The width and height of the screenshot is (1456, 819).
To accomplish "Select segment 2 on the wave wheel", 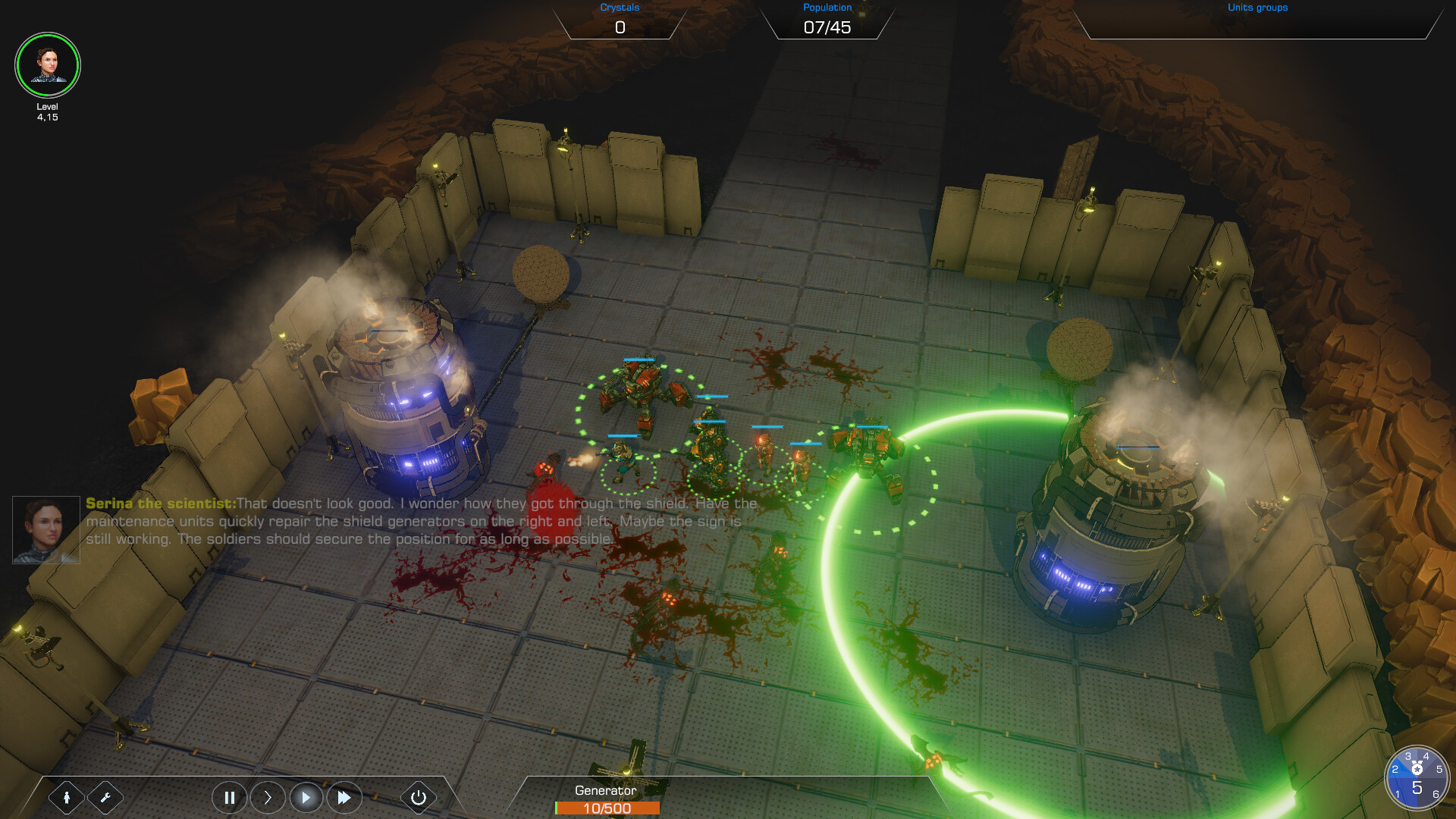I will pyautogui.click(x=1395, y=769).
